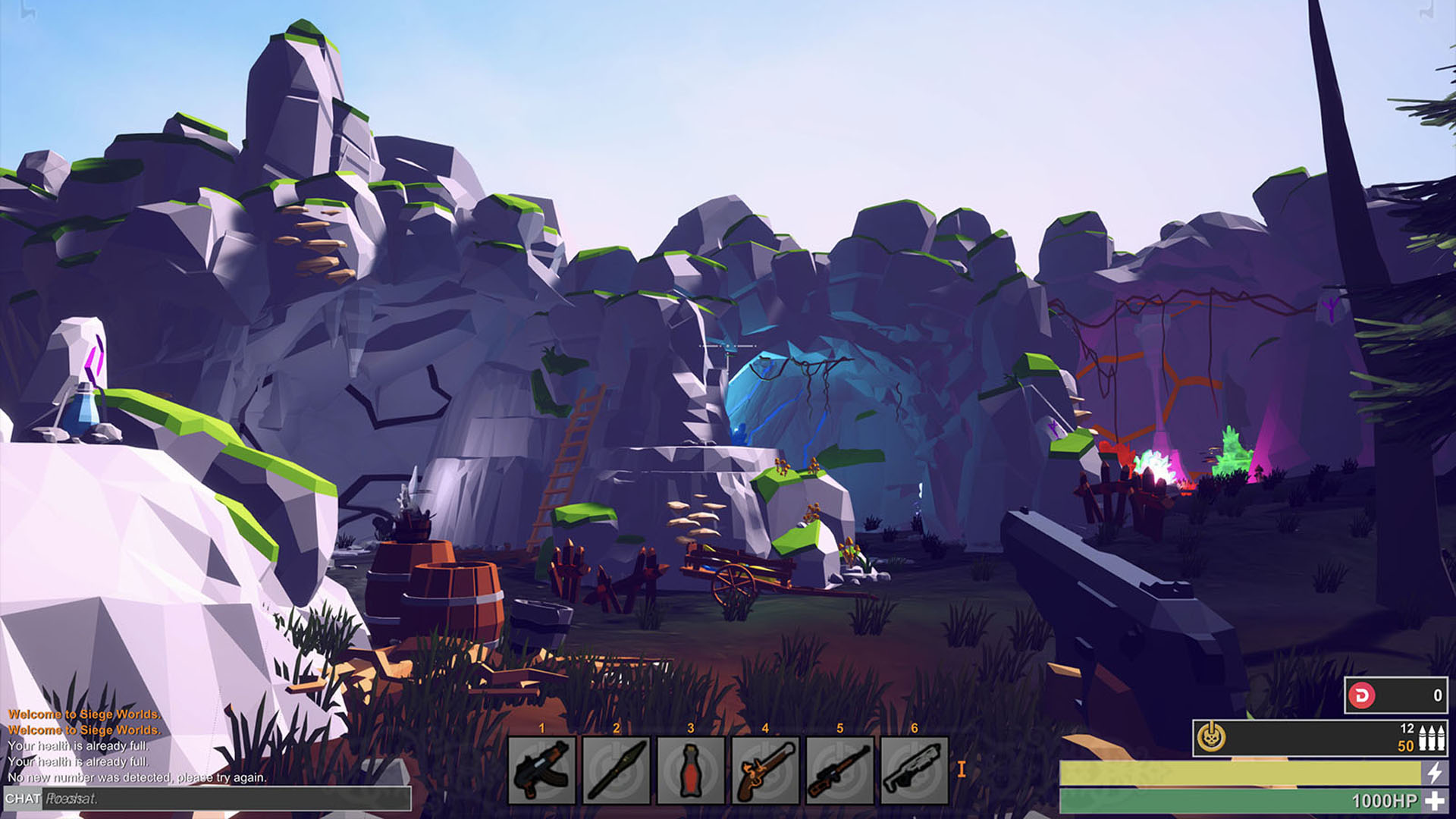The width and height of the screenshot is (1456, 819).
Task: Select the white shotgun in slot 6
Action: pos(914,770)
